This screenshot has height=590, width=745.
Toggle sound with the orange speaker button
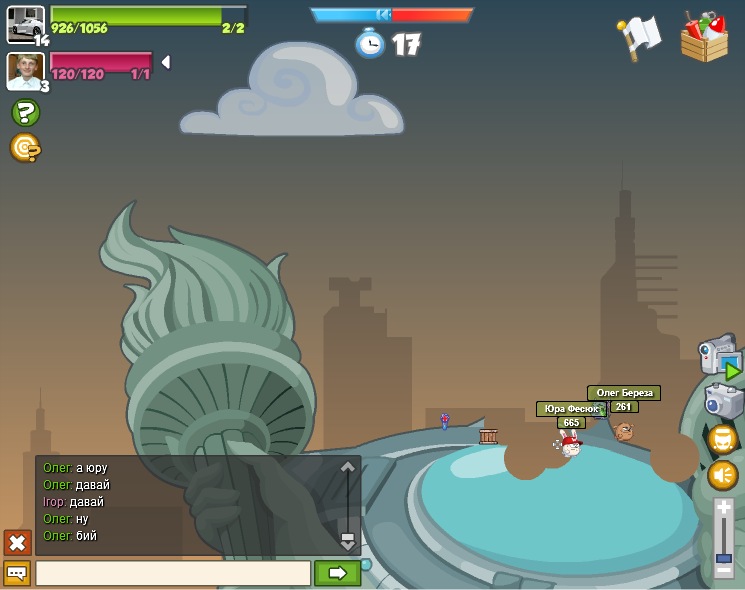pyautogui.click(x=722, y=475)
